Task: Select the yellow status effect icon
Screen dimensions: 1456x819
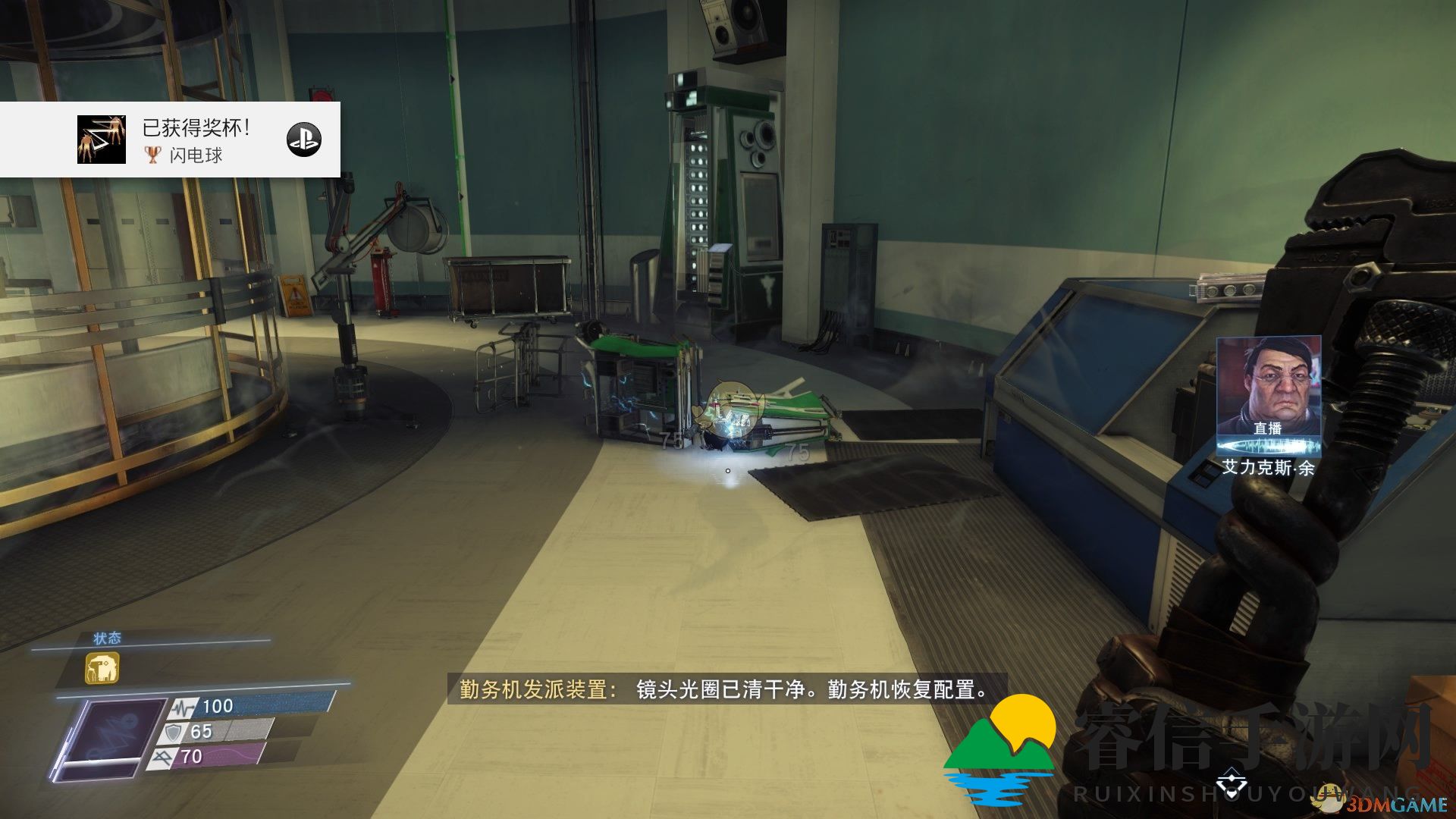Action: [102, 669]
